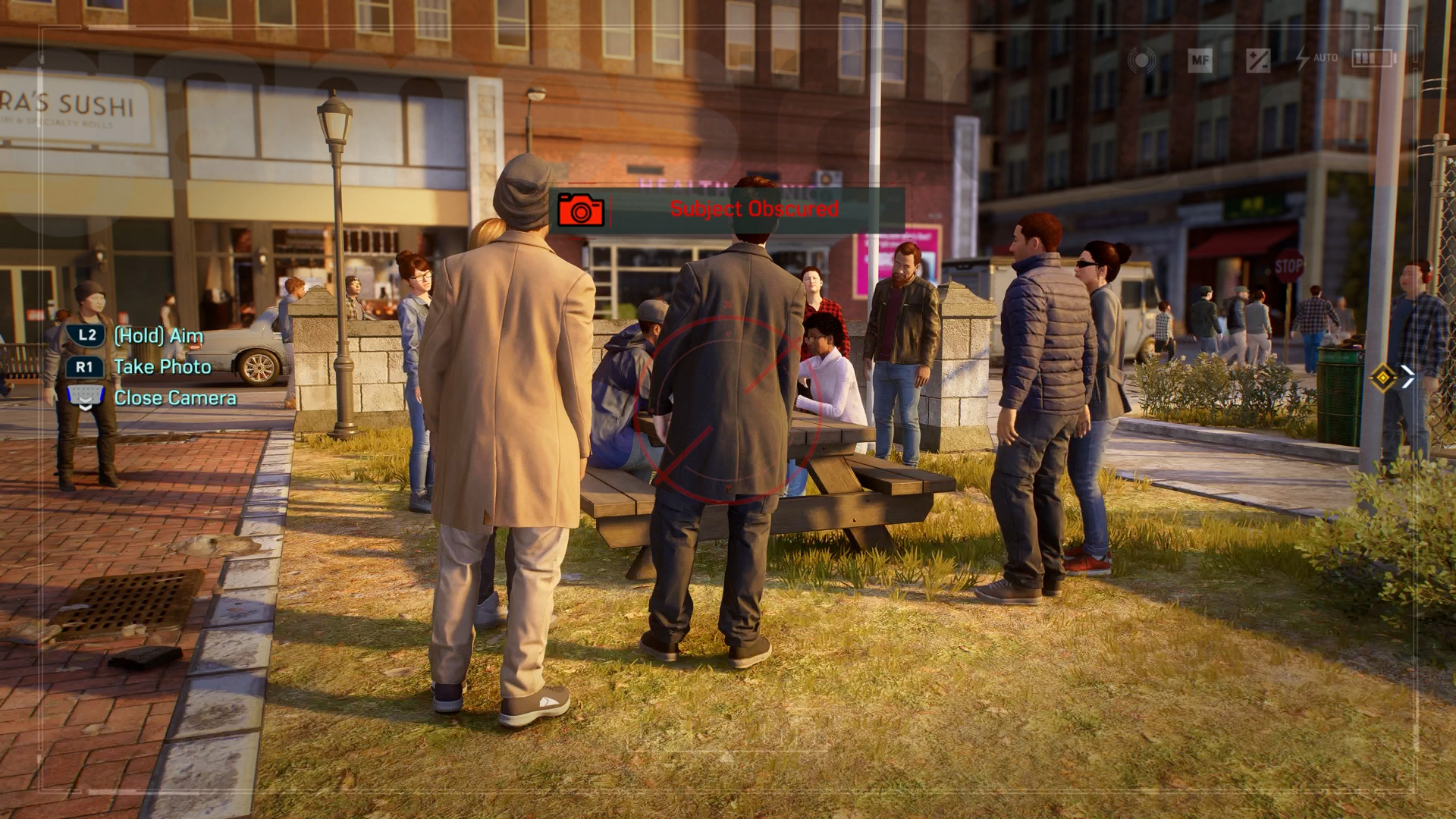This screenshot has width=1456, height=819.
Task: Click the red camera icon on warning banner
Action: [582, 210]
